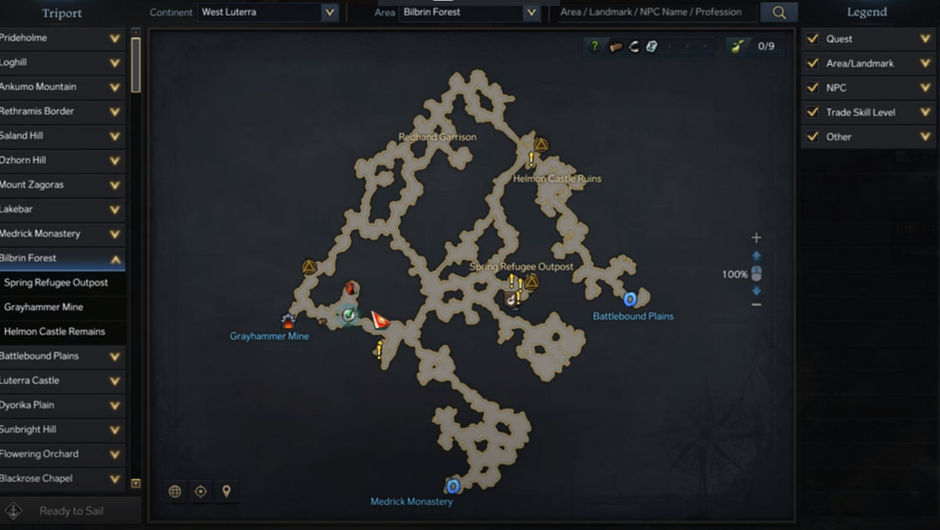
Task: Toggle the Area/Landmark legend checkbox
Action: (813, 63)
